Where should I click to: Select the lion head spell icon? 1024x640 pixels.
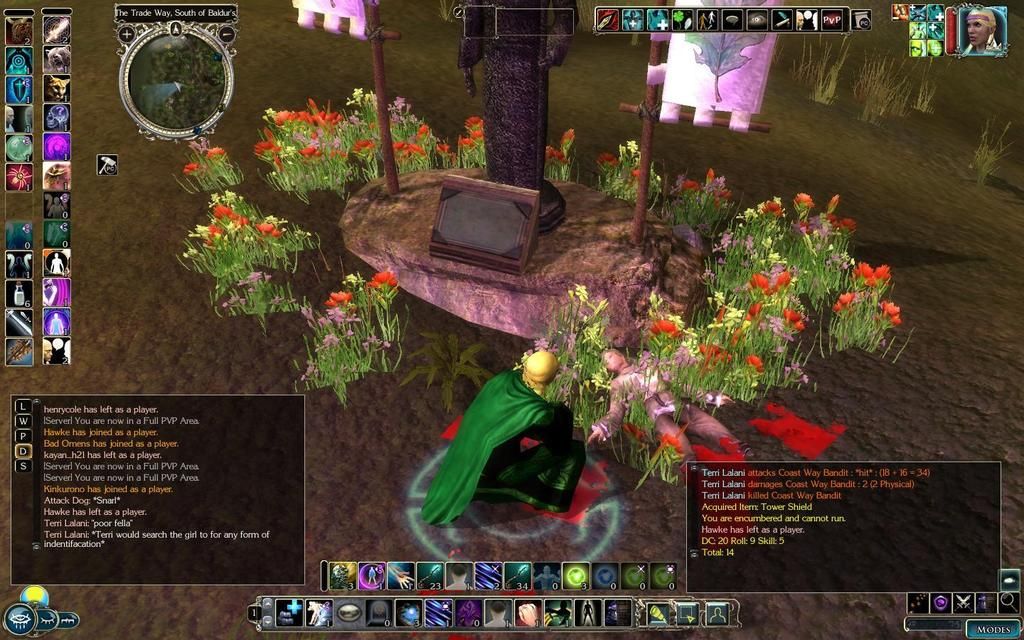[x=57, y=88]
